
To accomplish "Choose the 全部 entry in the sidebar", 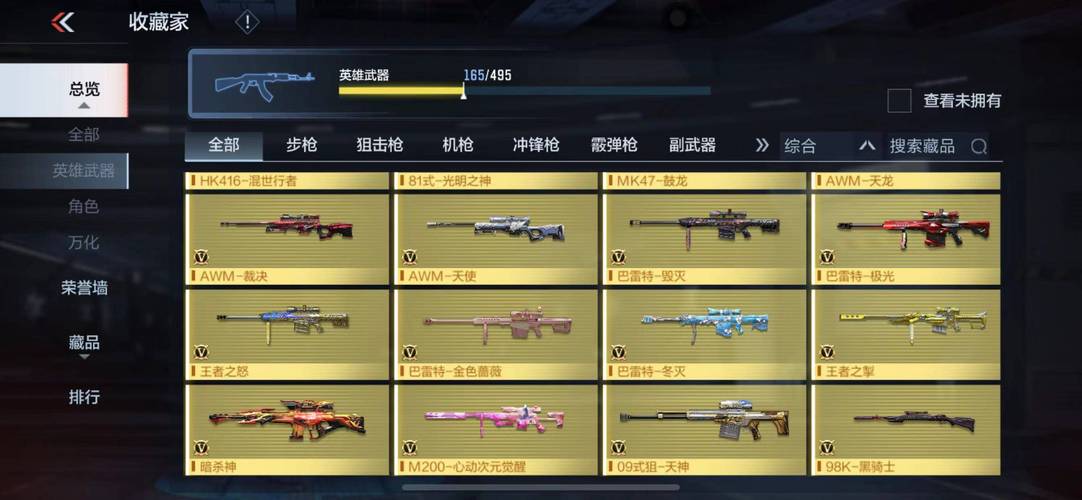I will coord(84,134).
